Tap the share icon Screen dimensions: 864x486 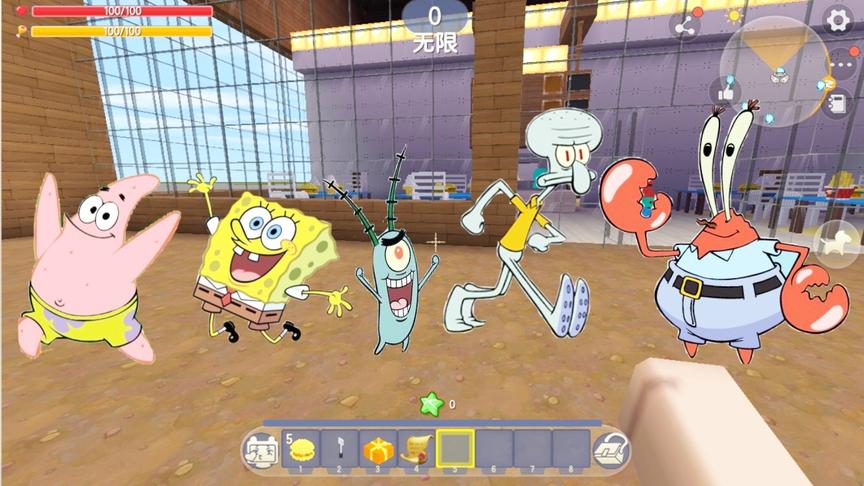[x=686, y=27]
